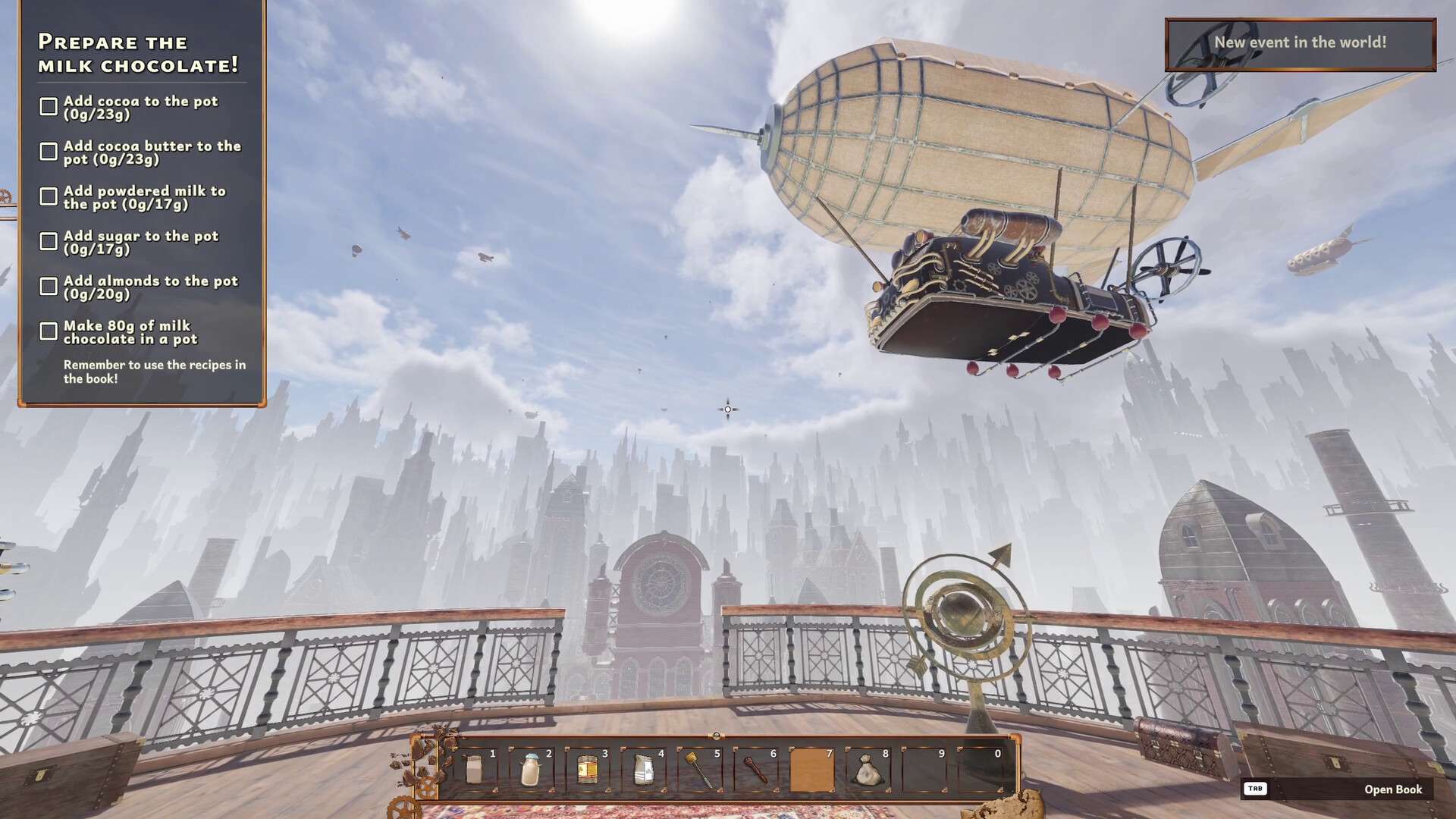Pick the white paper bag in slot 4
This screenshot has height=819, width=1456.
[x=643, y=770]
